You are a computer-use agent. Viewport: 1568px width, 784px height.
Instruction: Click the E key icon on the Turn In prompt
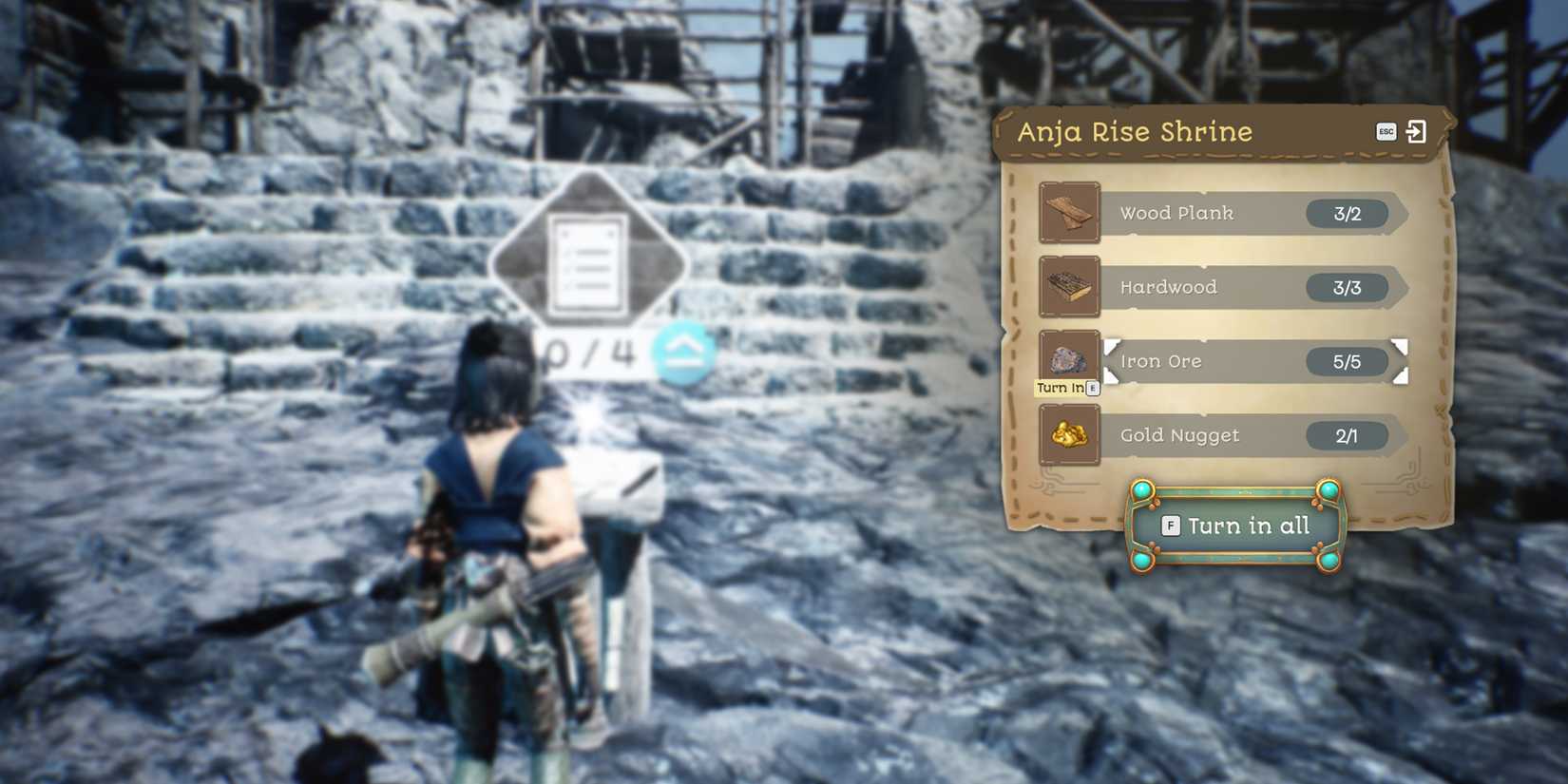pos(1093,387)
